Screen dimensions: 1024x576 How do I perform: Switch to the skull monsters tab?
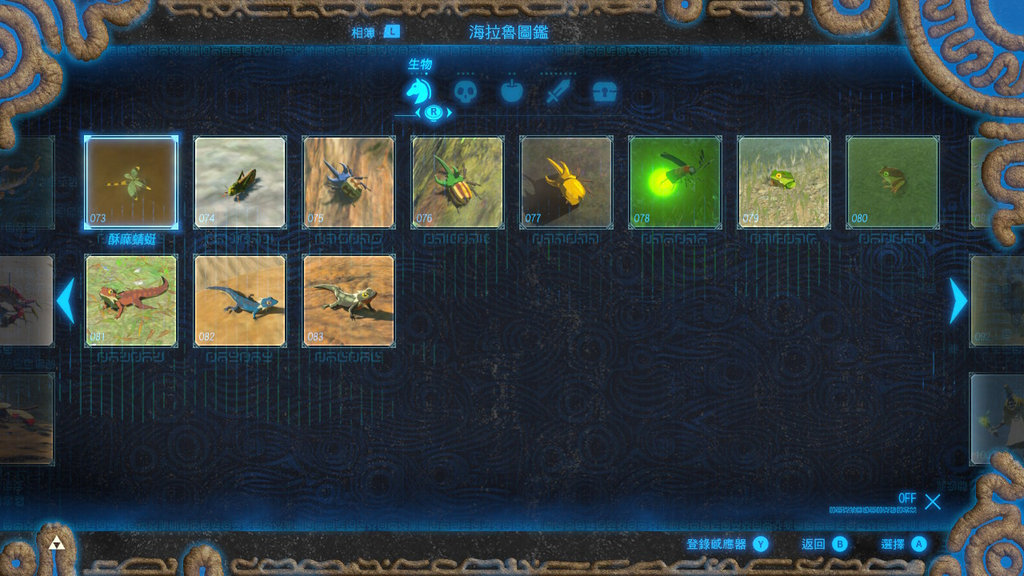(x=465, y=93)
